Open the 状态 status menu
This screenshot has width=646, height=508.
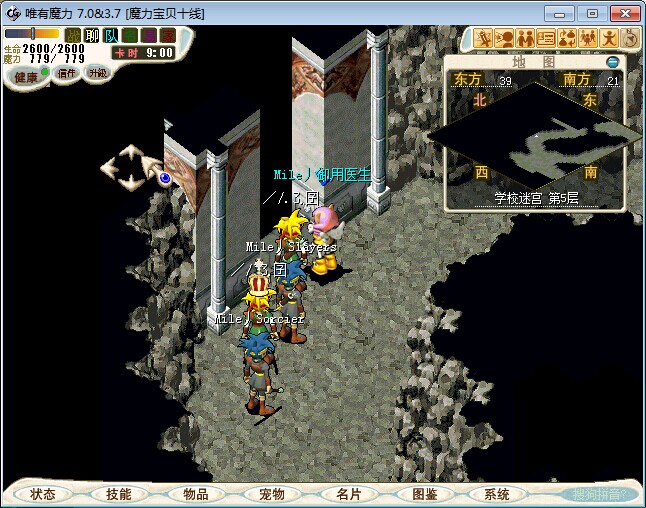43,494
